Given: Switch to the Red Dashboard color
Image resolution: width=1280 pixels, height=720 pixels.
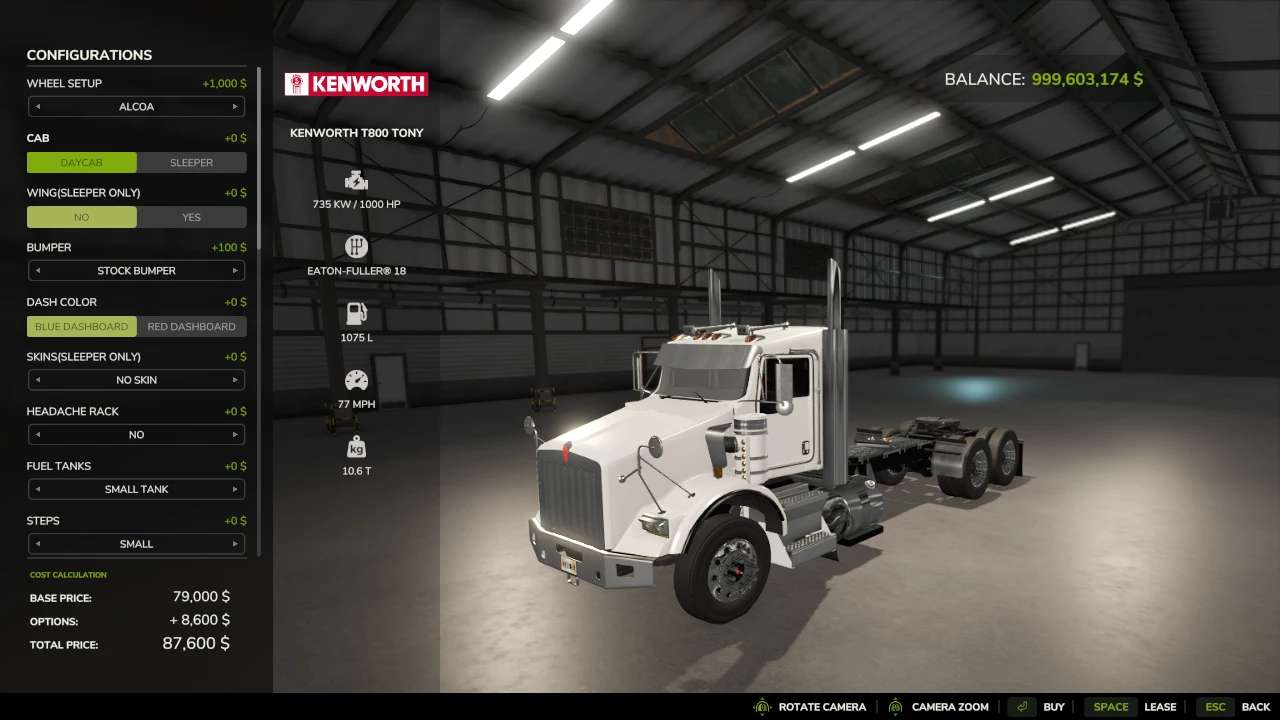Looking at the screenshot, I should [x=191, y=326].
